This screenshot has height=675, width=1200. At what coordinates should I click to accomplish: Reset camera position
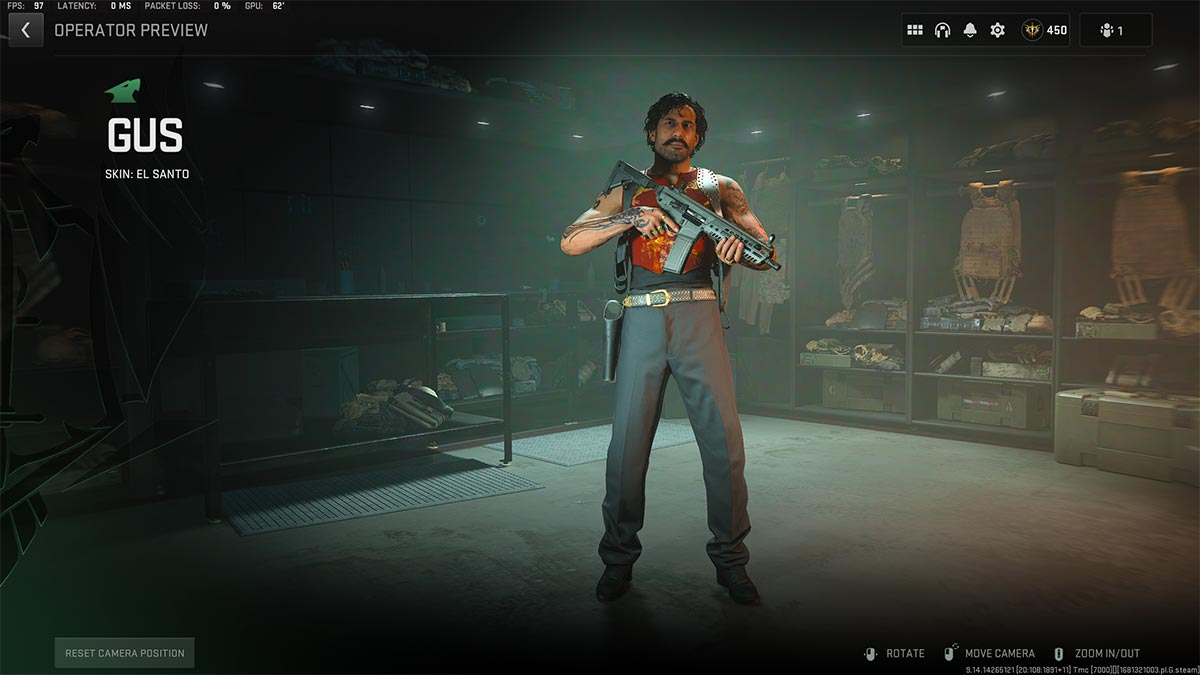(125, 653)
